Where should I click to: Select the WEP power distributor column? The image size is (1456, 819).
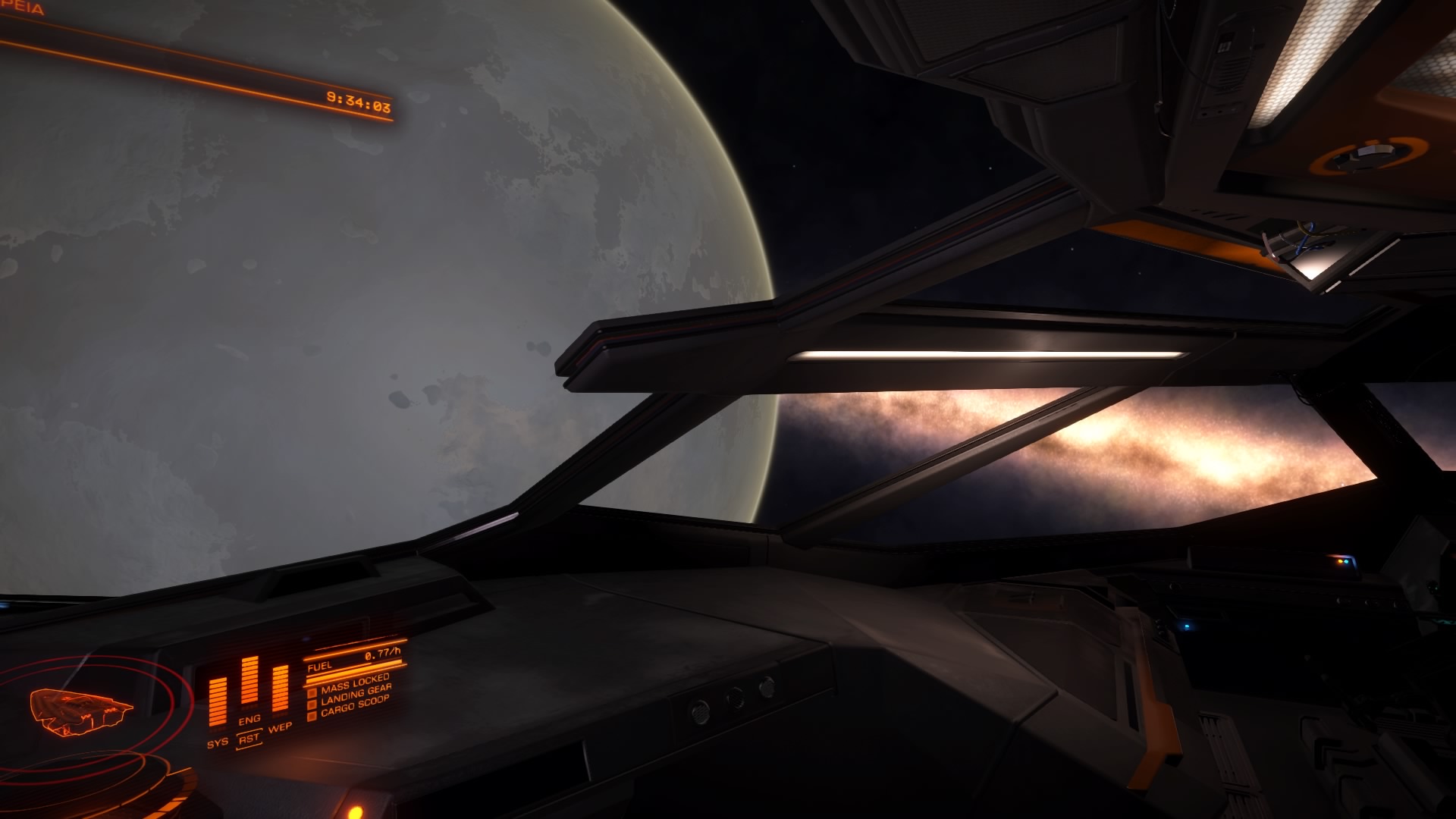pyautogui.click(x=281, y=690)
